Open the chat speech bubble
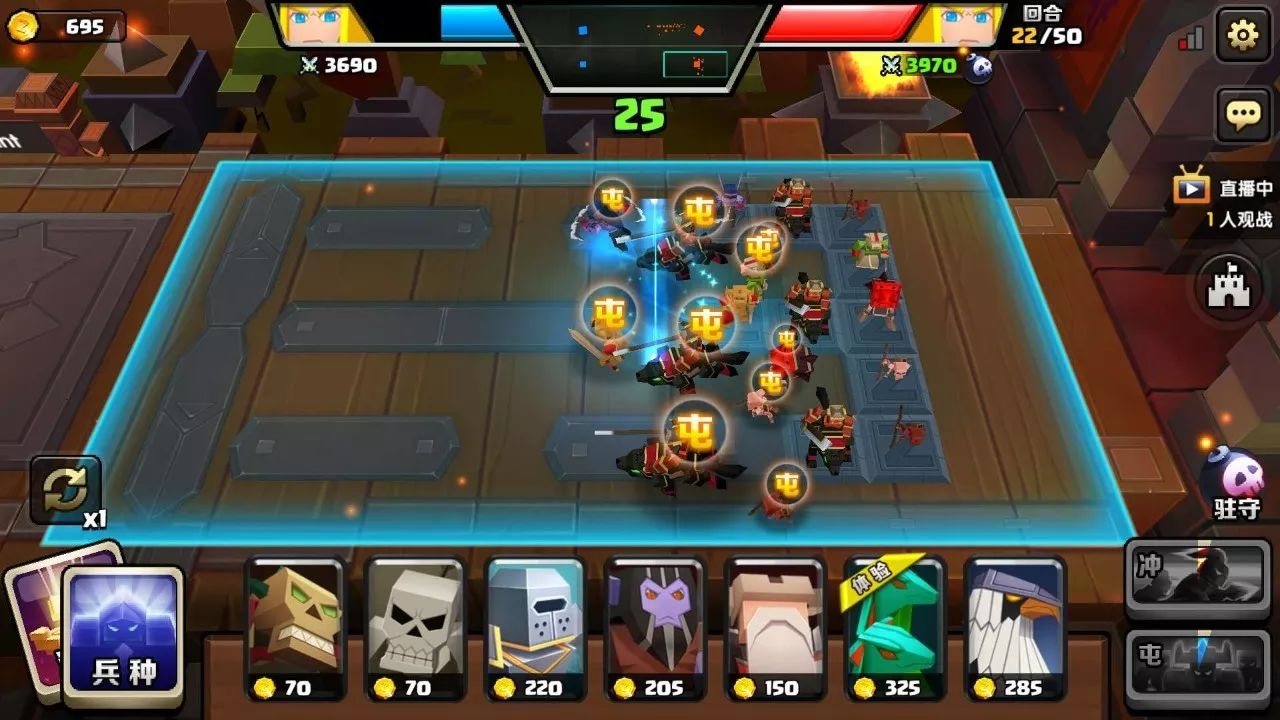This screenshot has height=720, width=1280. point(1242,114)
